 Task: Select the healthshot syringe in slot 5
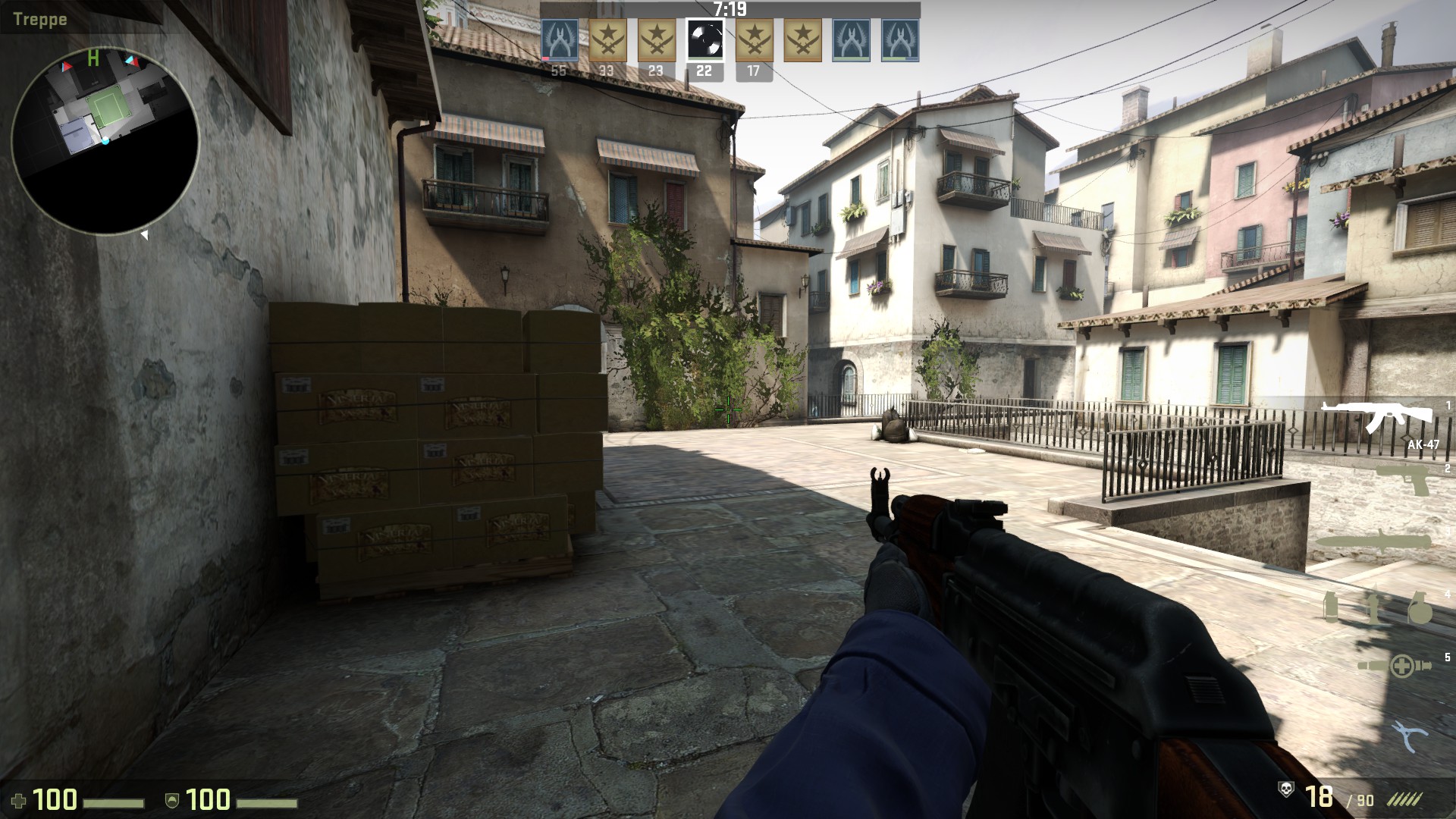click(x=1394, y=666)
